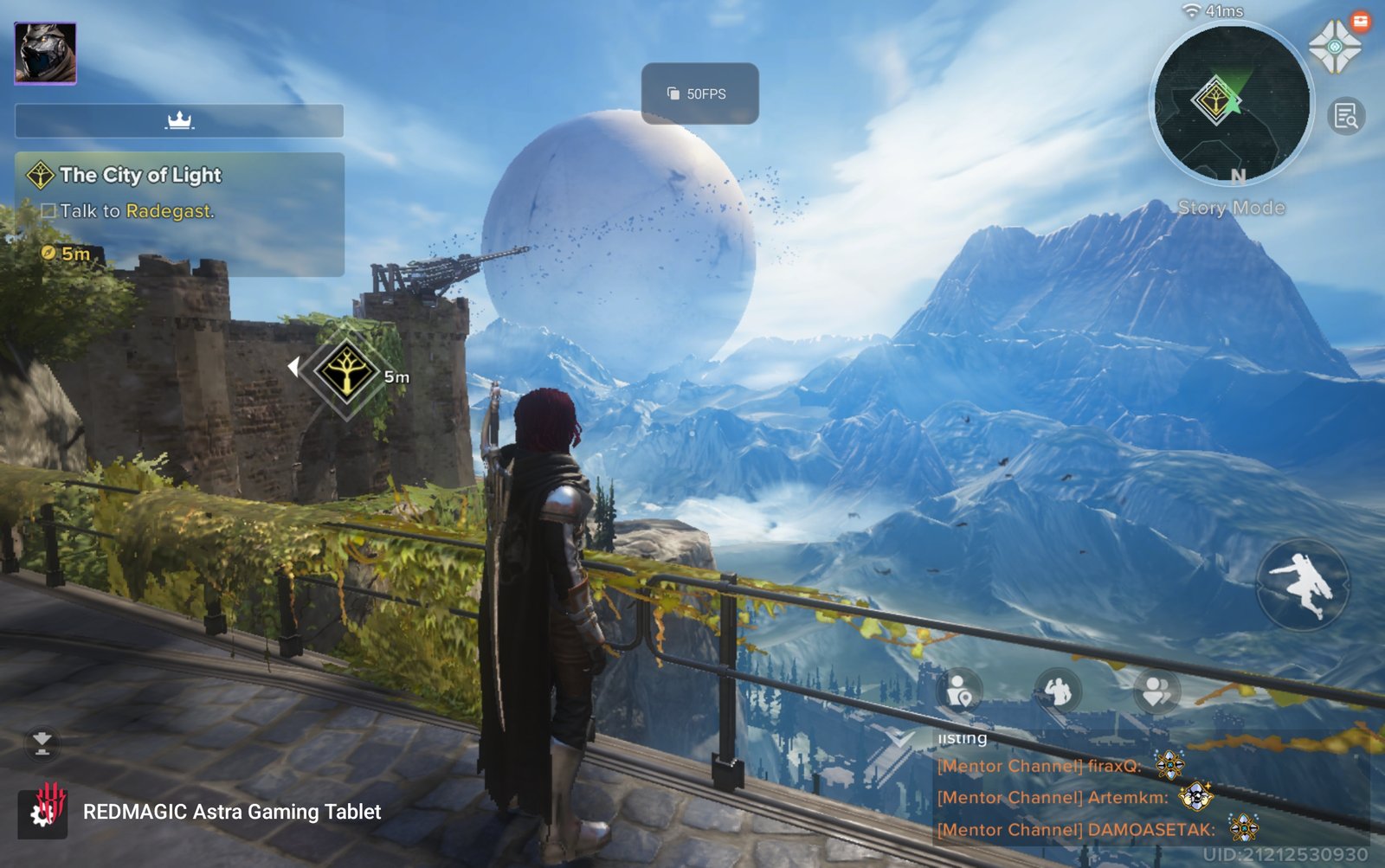Tap the 50FPS overlay widget
The width and height of the screenshot is (1385, 868).
[699, 93]
